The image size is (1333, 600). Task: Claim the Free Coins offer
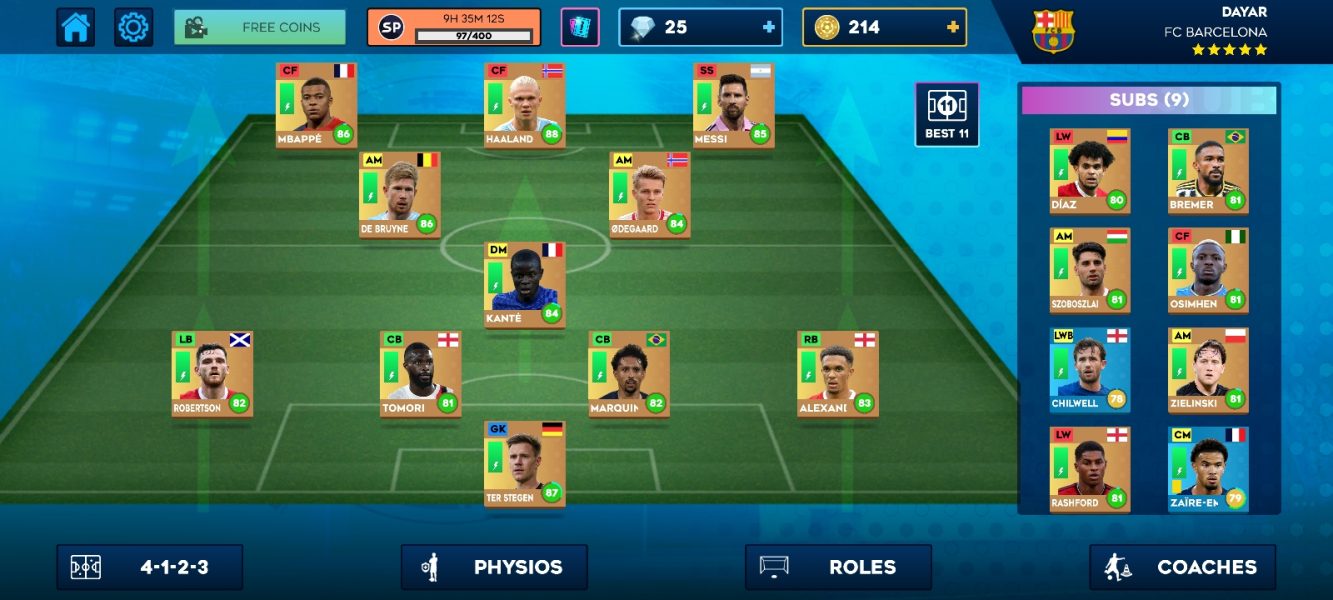pos(260,28)
